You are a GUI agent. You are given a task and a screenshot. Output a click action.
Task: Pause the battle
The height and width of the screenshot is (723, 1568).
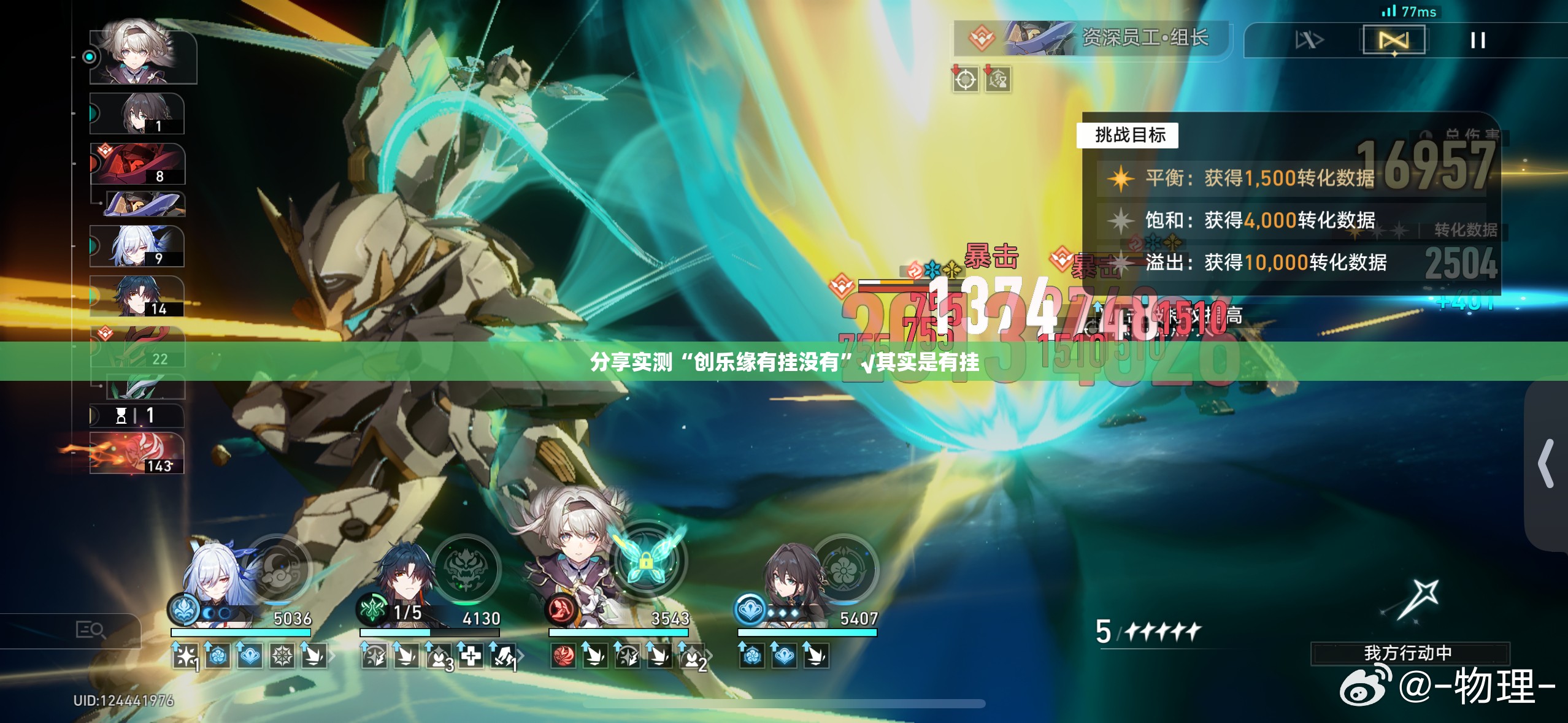[x=1477, y=40]
